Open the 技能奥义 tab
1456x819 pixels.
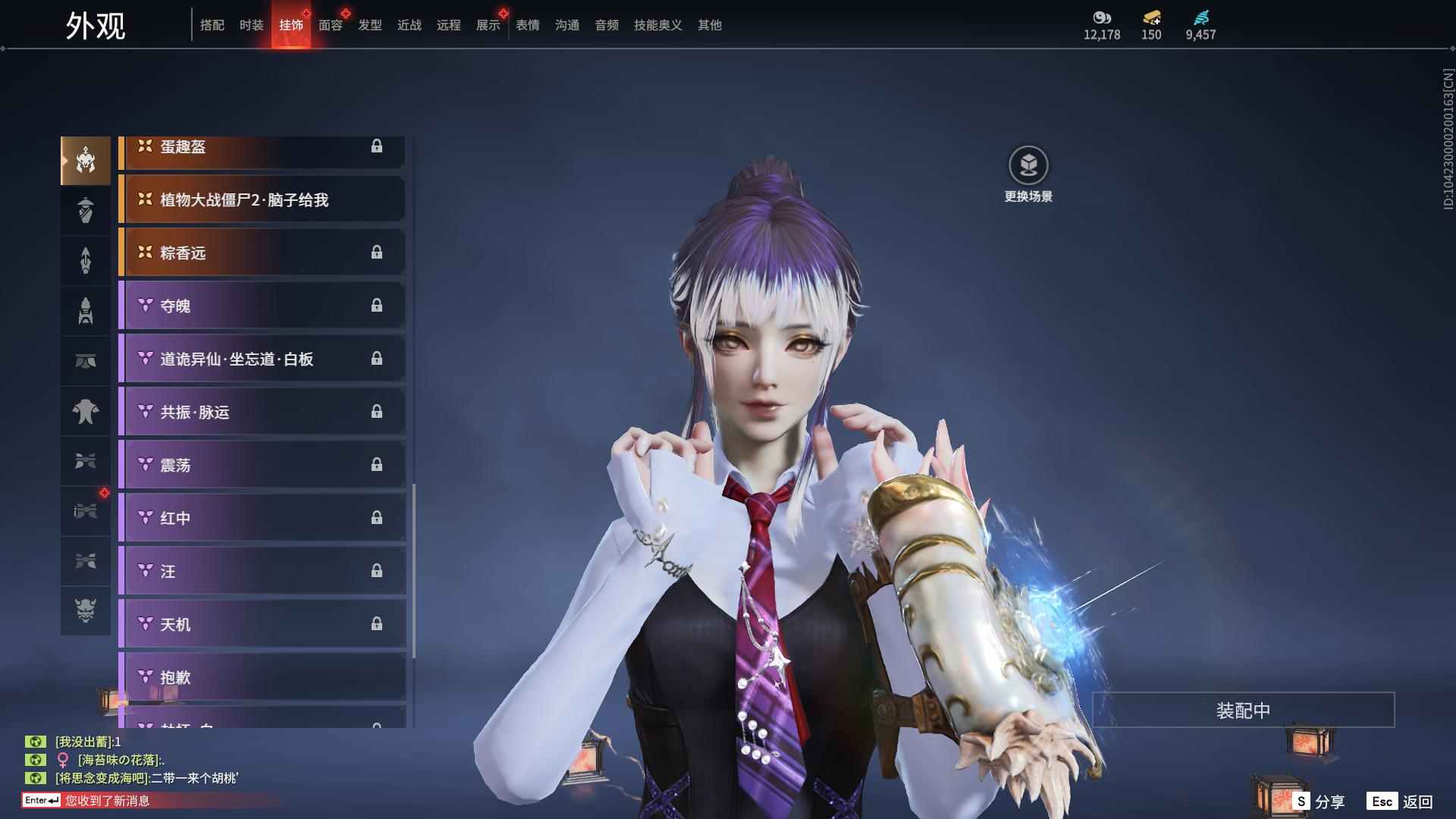click(657, 26)
